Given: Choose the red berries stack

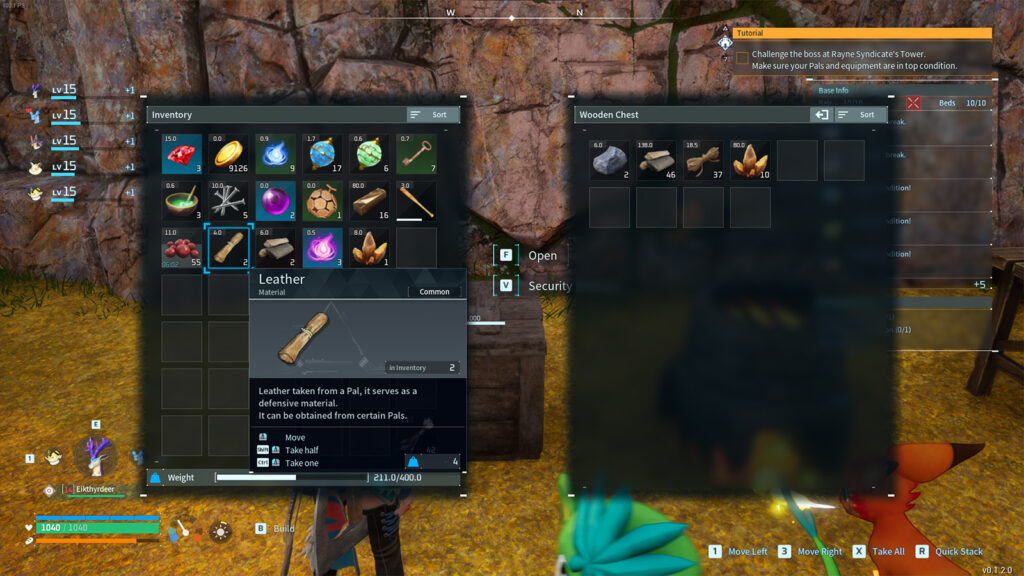Looking at the screenshot, I should [x=182, y=248].
